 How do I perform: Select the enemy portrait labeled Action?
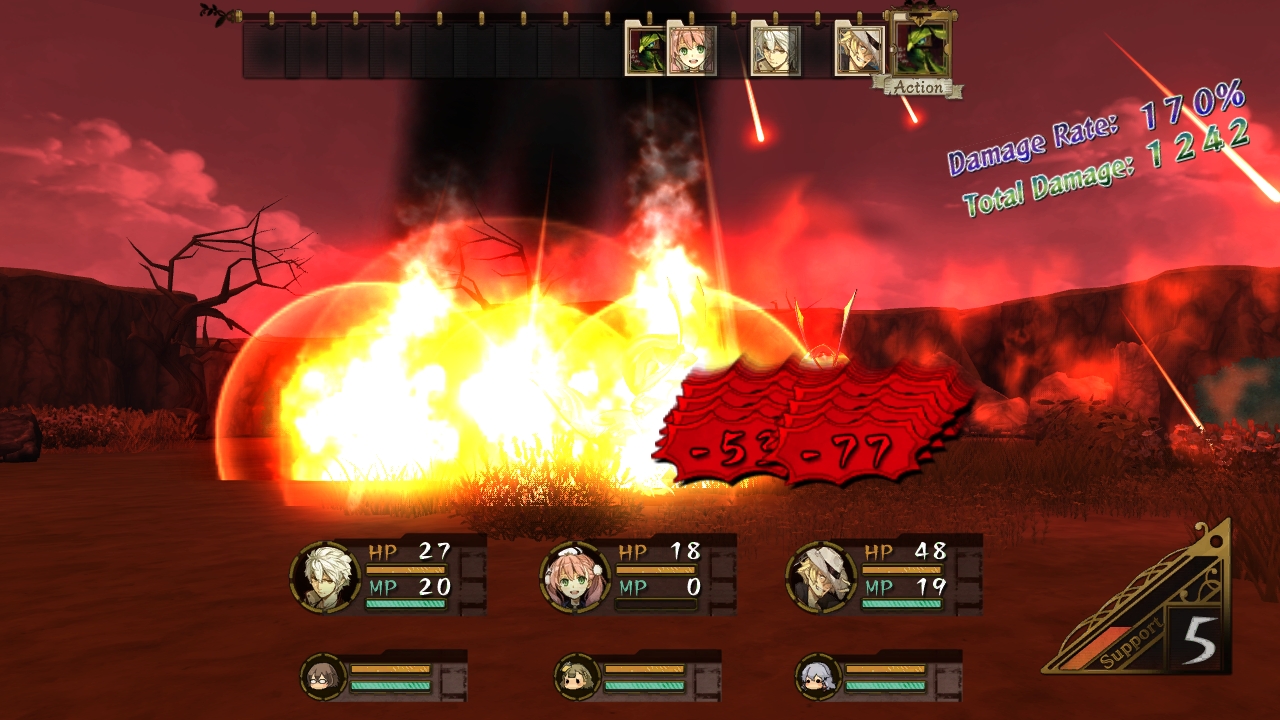[x=918, y=50]
